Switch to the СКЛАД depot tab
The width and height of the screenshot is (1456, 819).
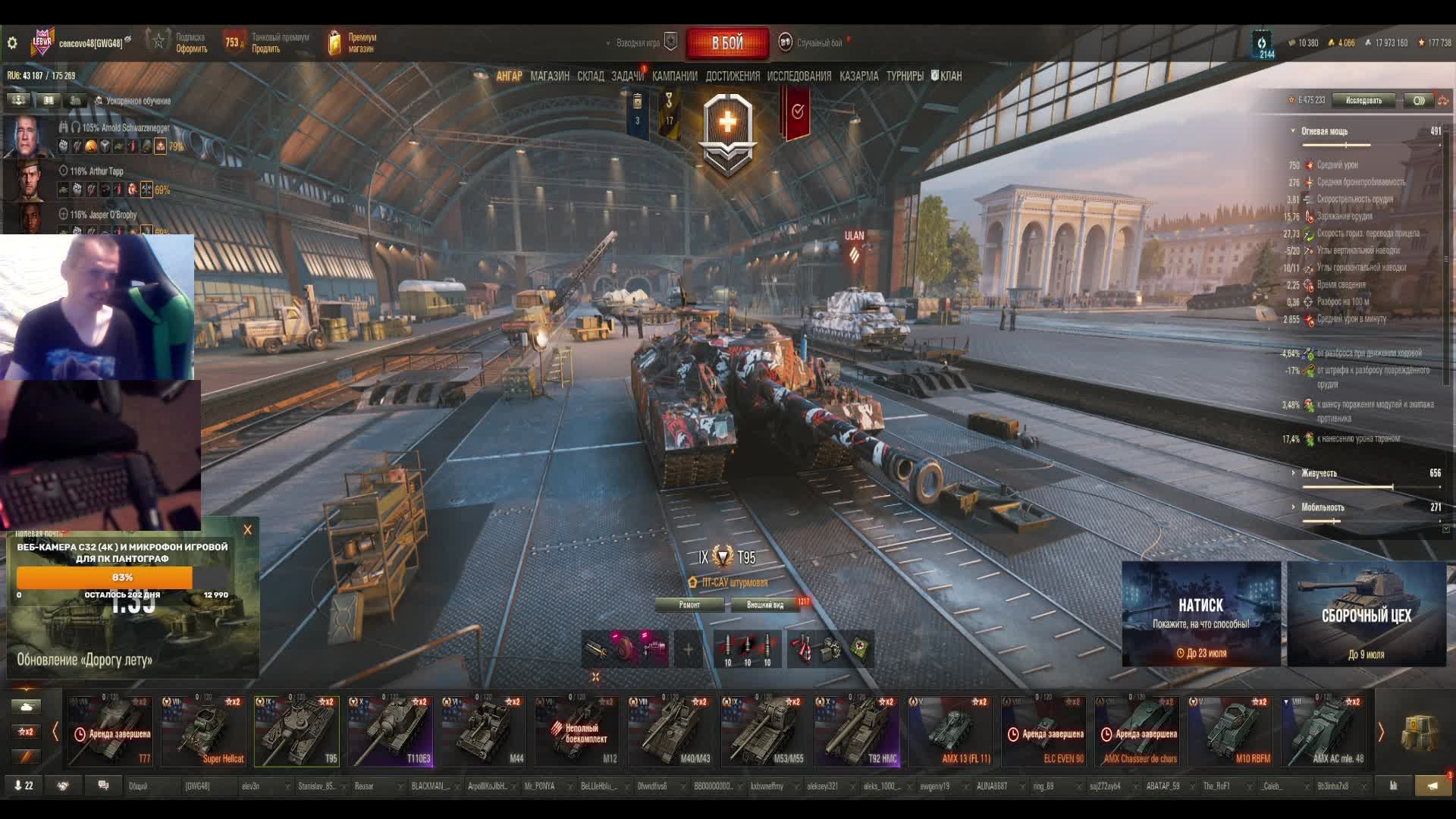pos(590,76)
